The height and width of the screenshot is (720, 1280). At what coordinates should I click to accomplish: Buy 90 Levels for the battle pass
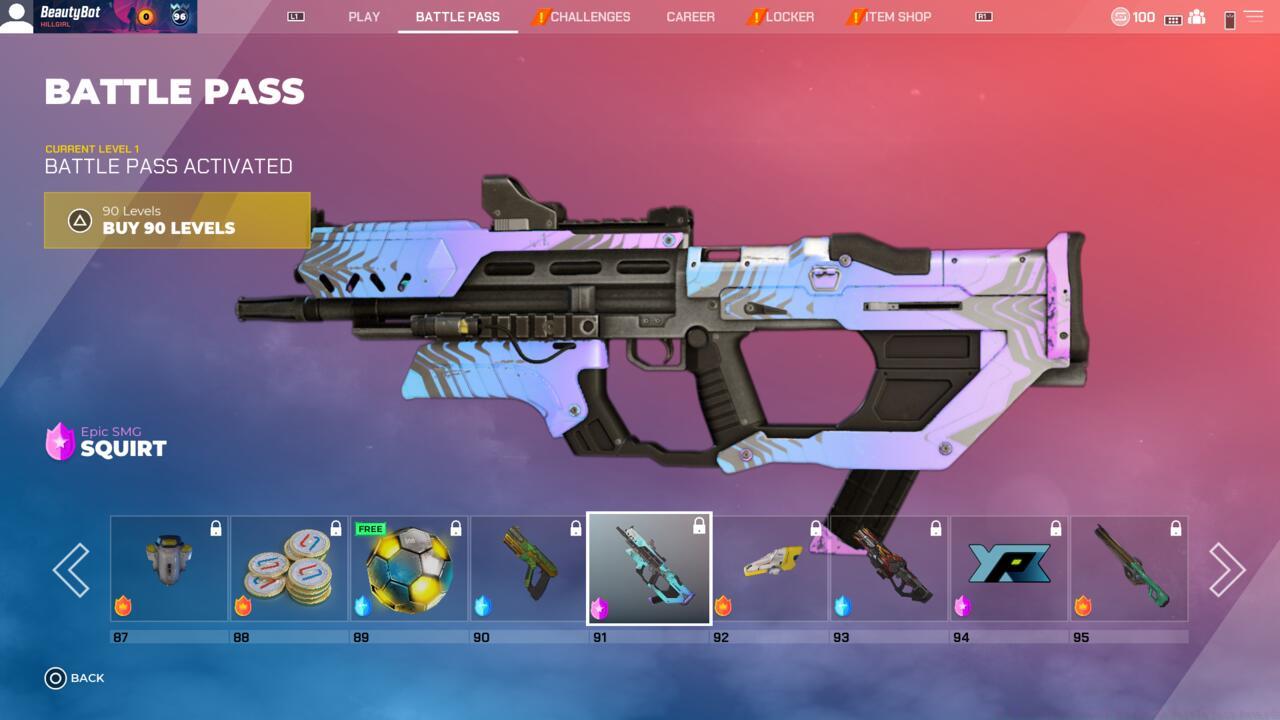click(177, 220)
